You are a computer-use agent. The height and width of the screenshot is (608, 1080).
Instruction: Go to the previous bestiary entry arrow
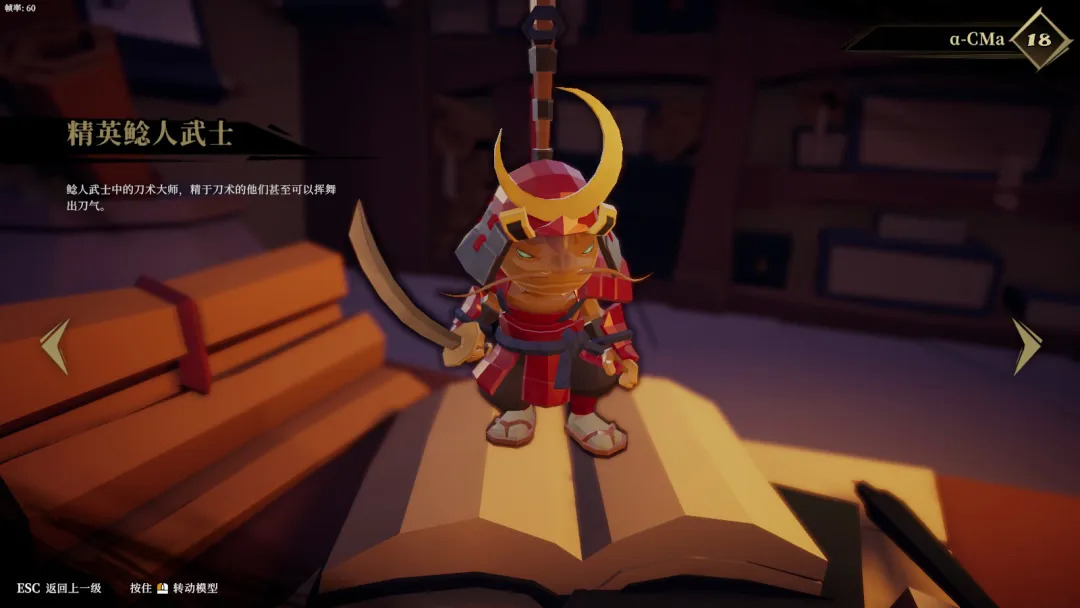coord(55,347)
